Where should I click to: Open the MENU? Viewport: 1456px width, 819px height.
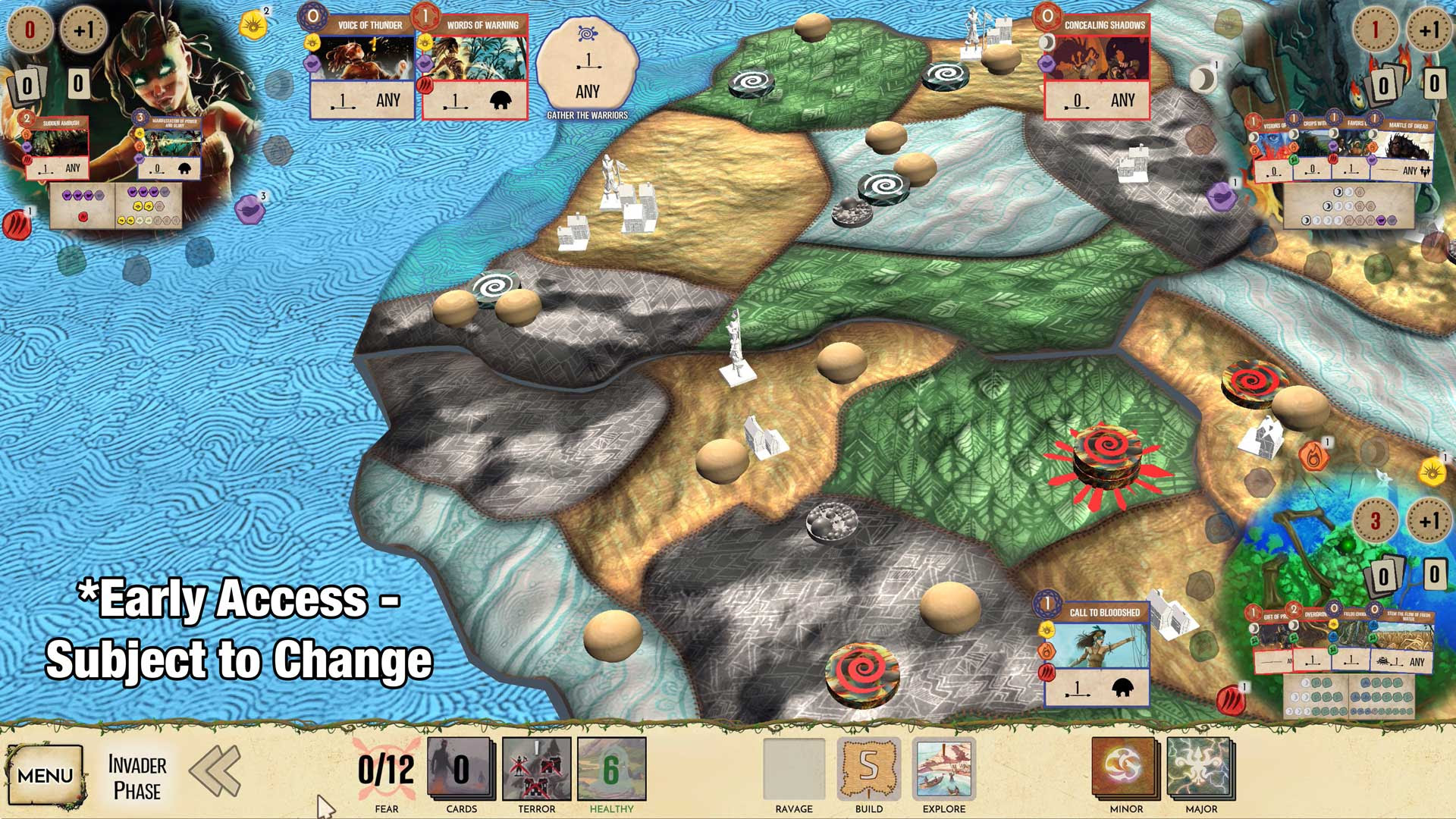pyautogui.click(x=45, y=775)
